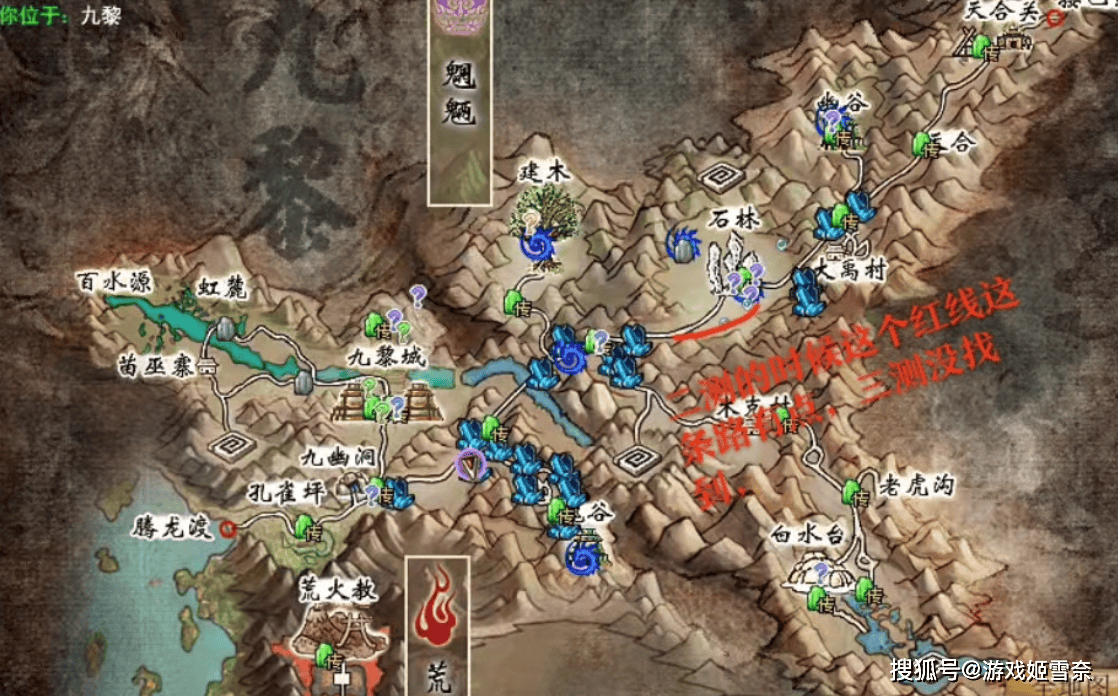The image size is (1118, 696).
Task: Click the 苗巫寨 hut marker
Action: point(208,368)
